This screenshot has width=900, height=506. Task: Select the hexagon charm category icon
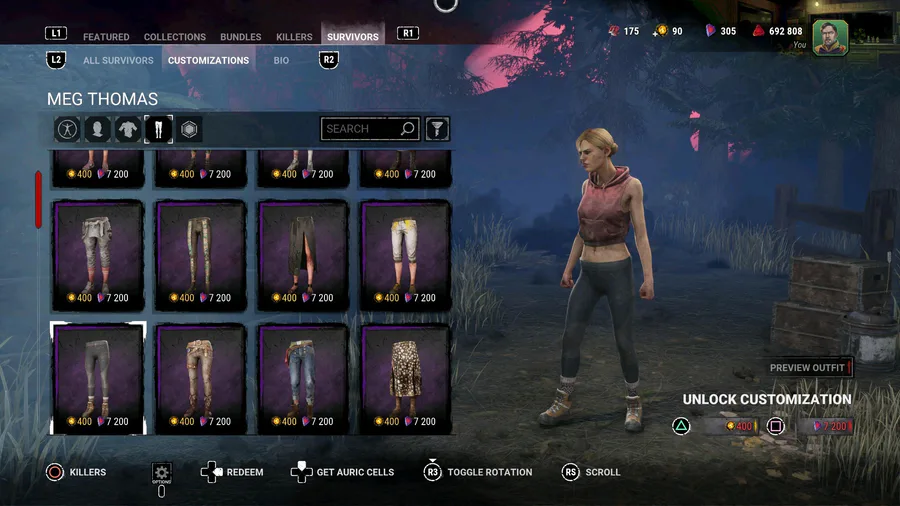189,129
